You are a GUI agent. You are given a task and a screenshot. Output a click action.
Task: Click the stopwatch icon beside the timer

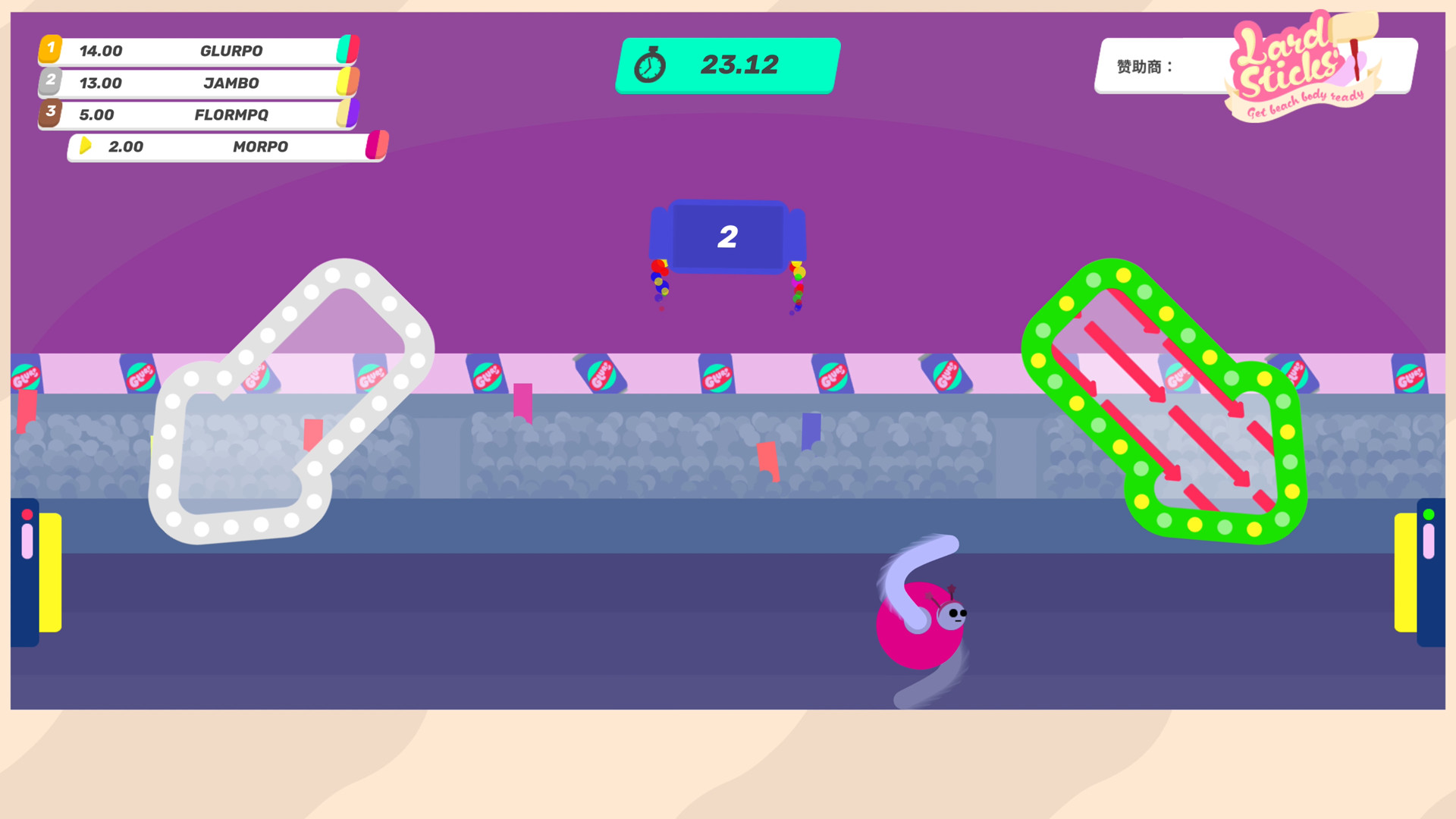[x=651, y=64]
